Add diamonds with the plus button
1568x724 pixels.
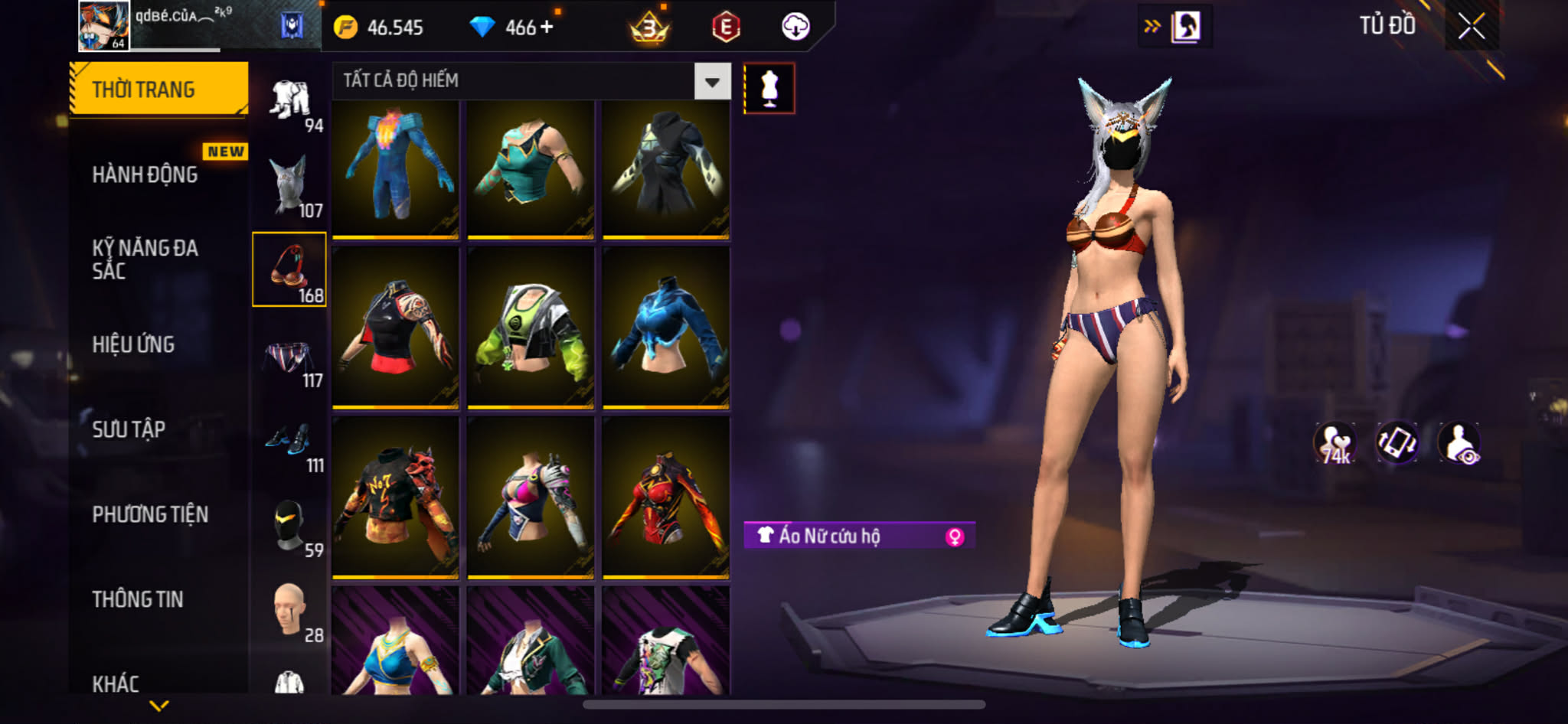coord(547,28)
